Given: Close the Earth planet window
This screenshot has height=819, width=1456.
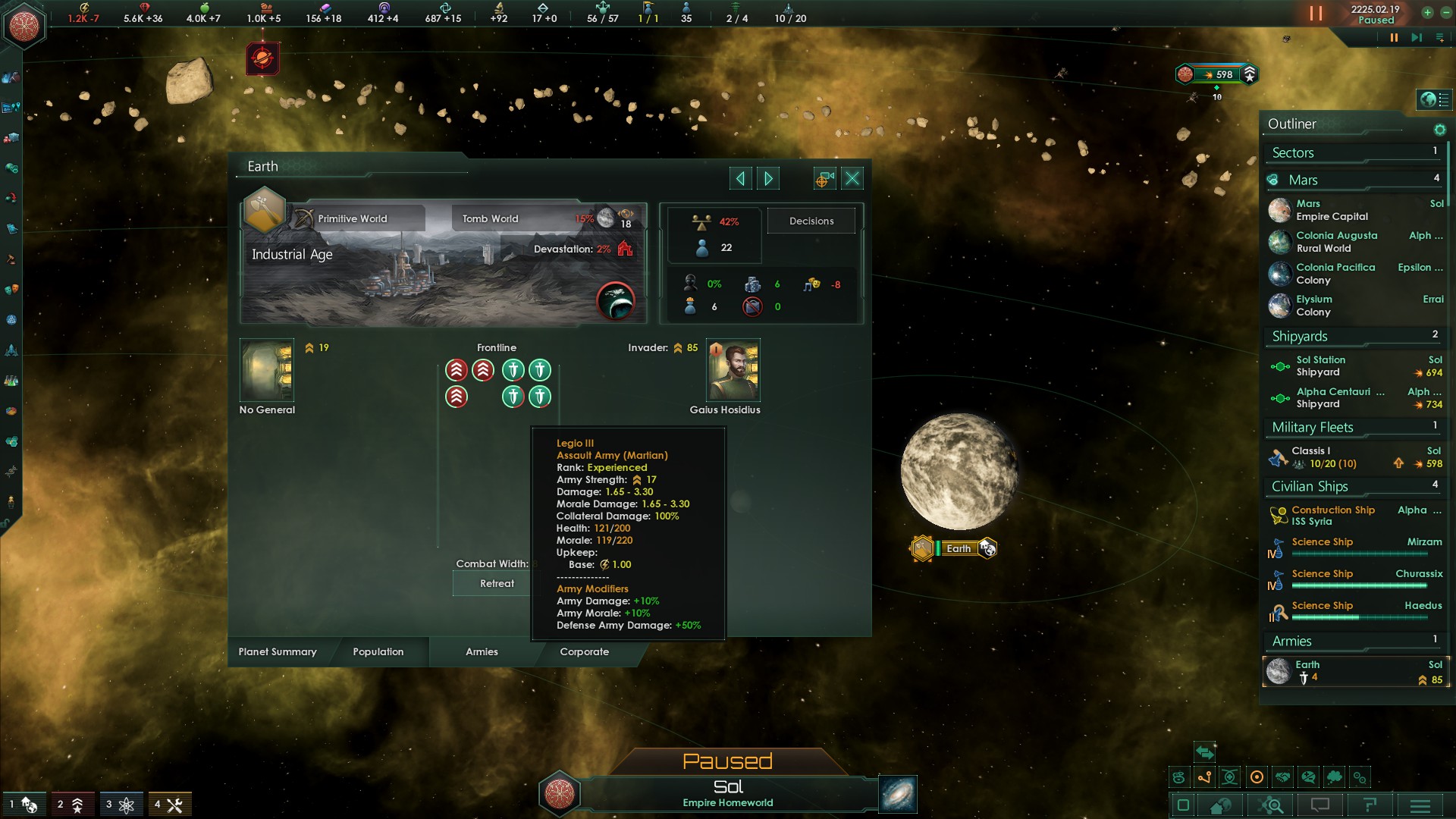Looking at the screenshot, I should click(852, 179).
